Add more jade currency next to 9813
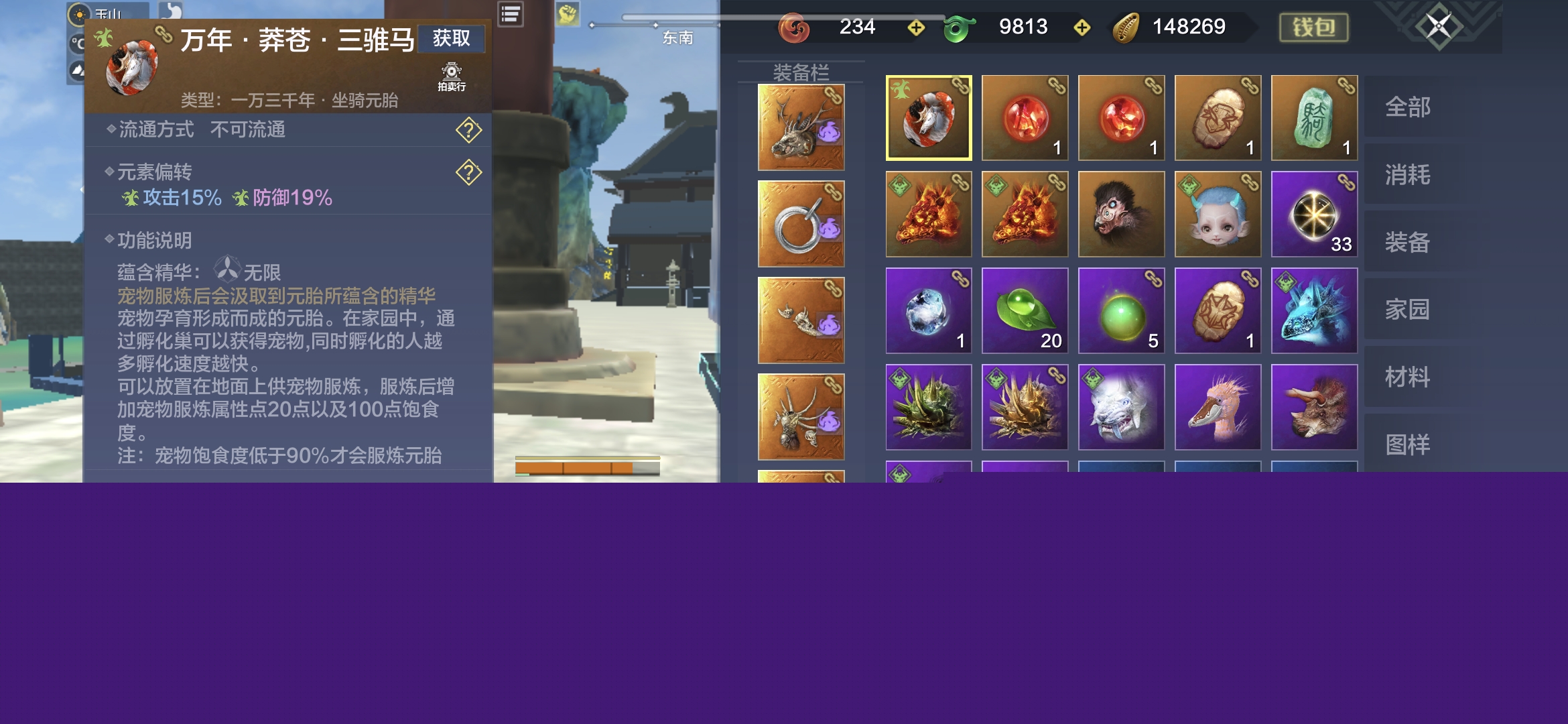Image resolution: width=1568 pixels, height=724 pixels. coord(1082,27)
